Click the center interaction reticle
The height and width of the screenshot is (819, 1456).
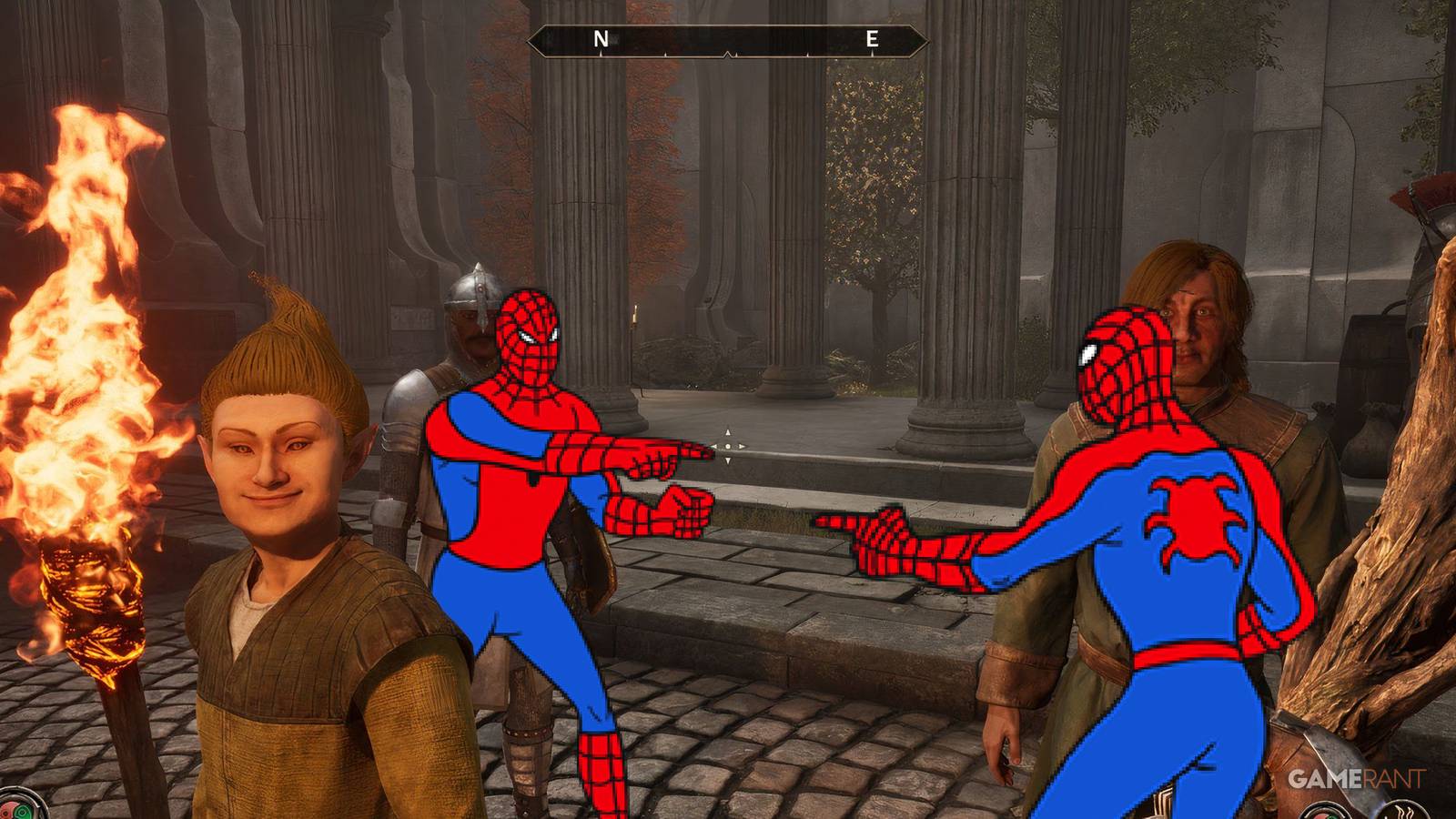728,447
